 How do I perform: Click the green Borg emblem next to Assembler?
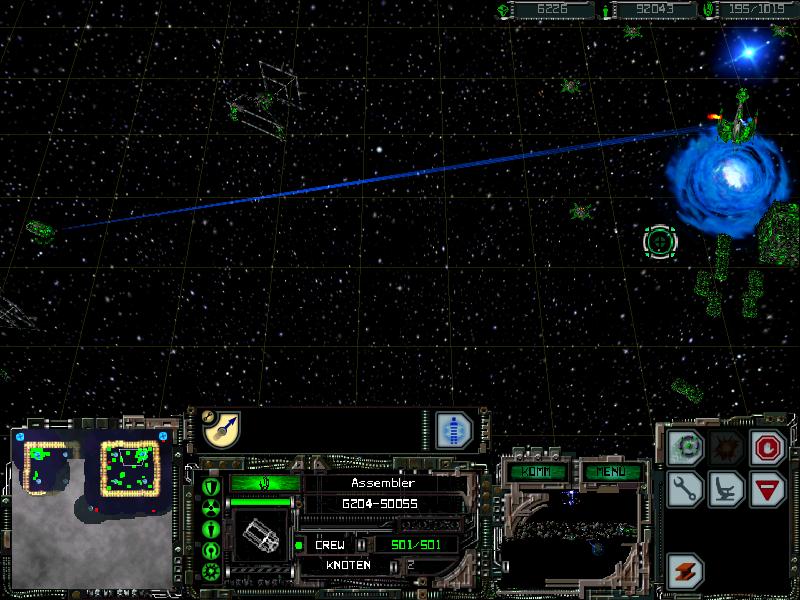point(263,483)
